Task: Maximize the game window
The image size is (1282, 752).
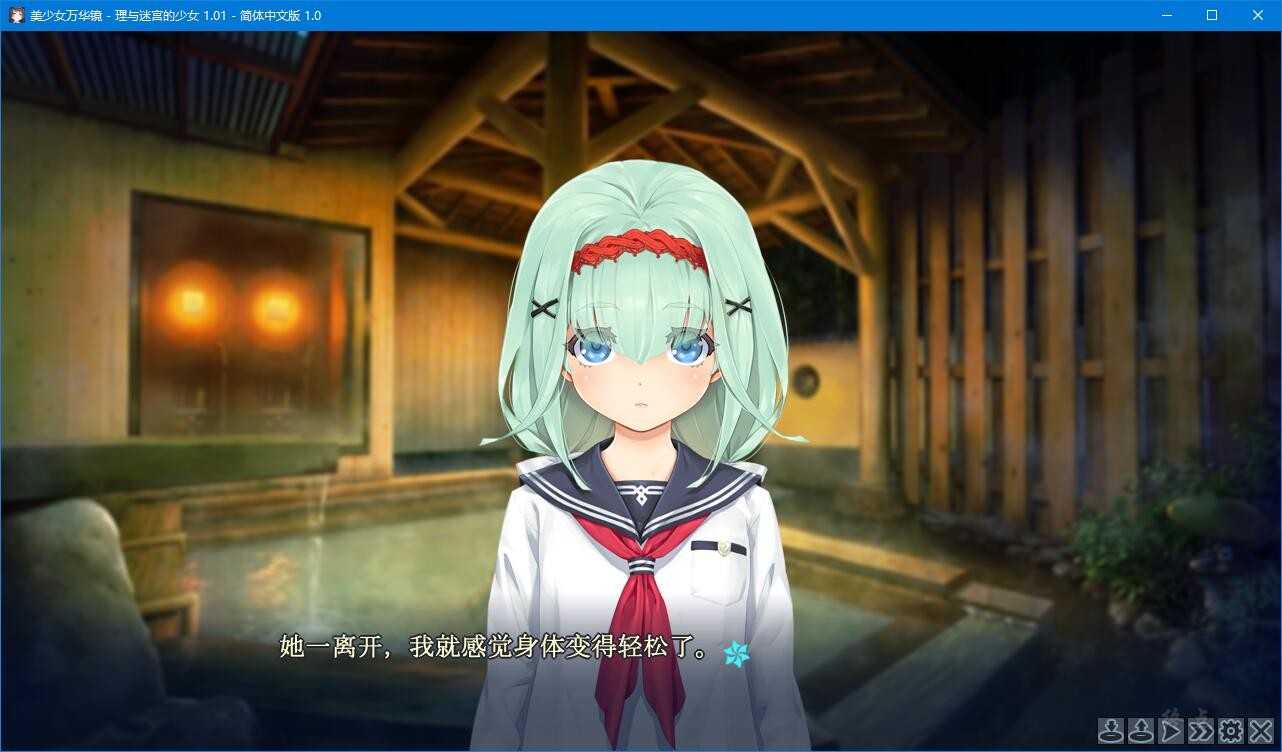Action: tap(1212, 15)
